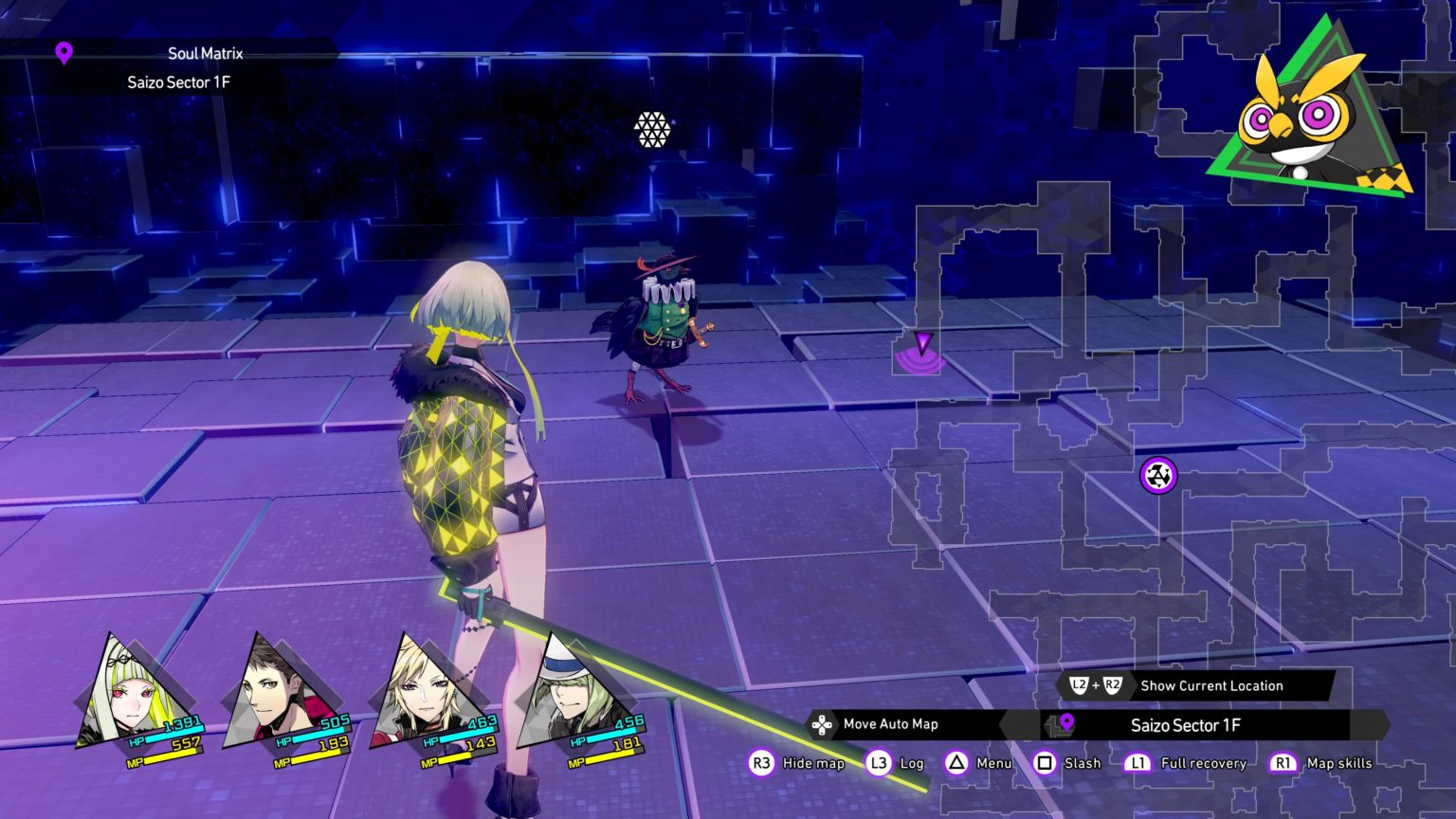Open the Menu via the triangle icon
The height and width of the screenshot is (819, 1456).
pyautogui.click(x=955, y=763)
